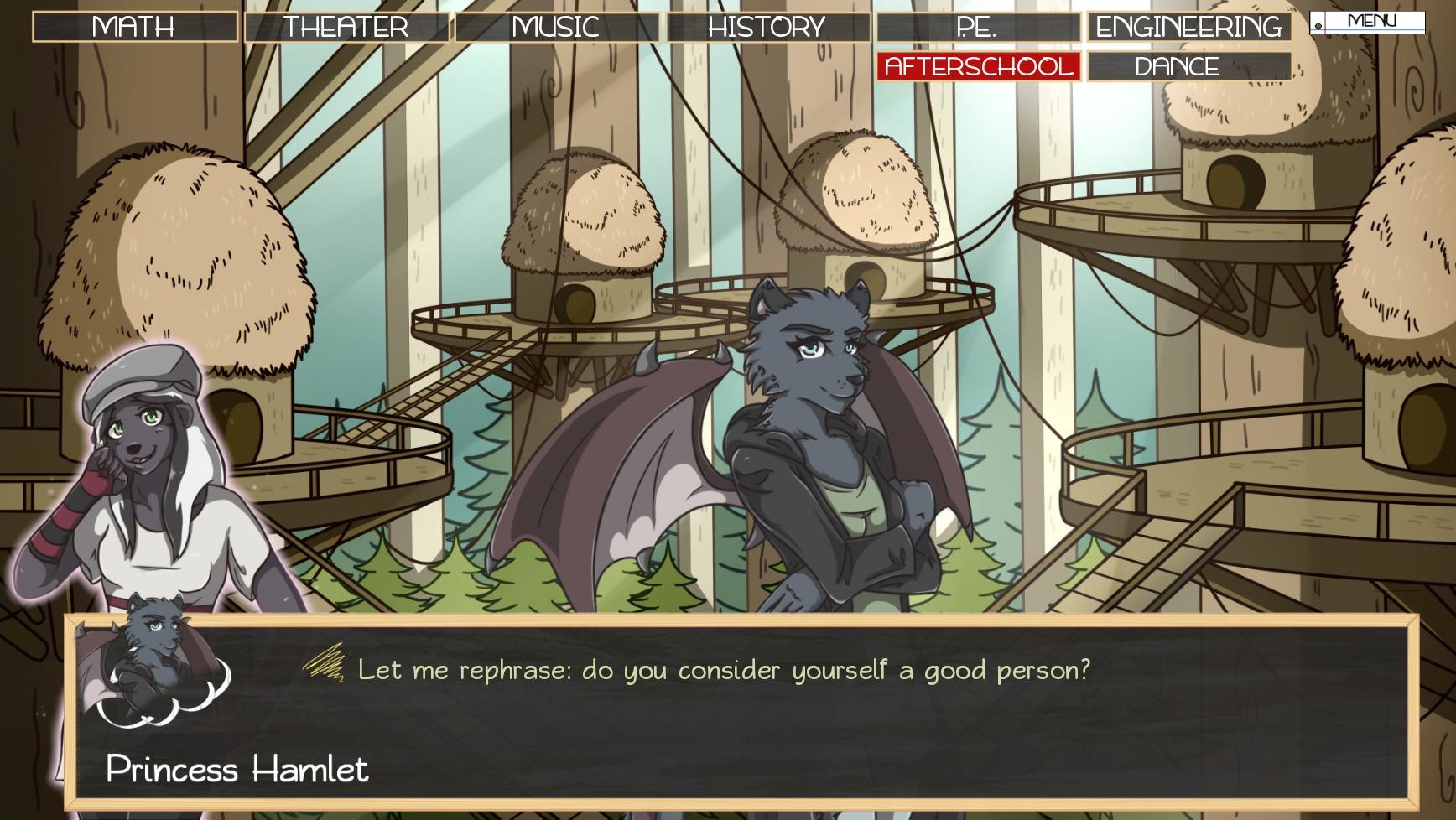View the HISTORY tab
1456x820 pixels.
[766, 26]
